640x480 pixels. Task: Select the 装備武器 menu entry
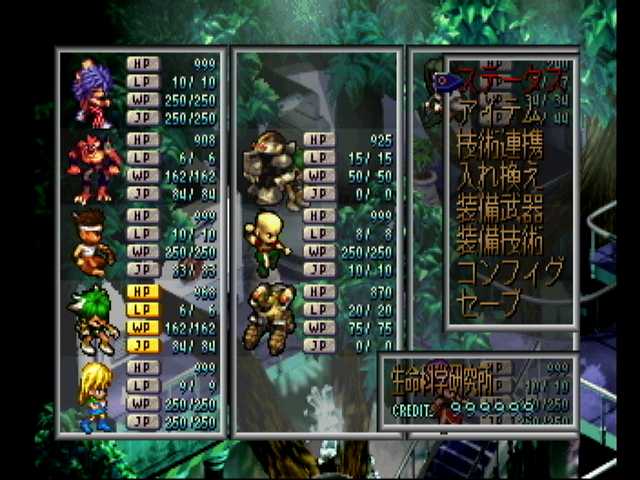[499, 209]
